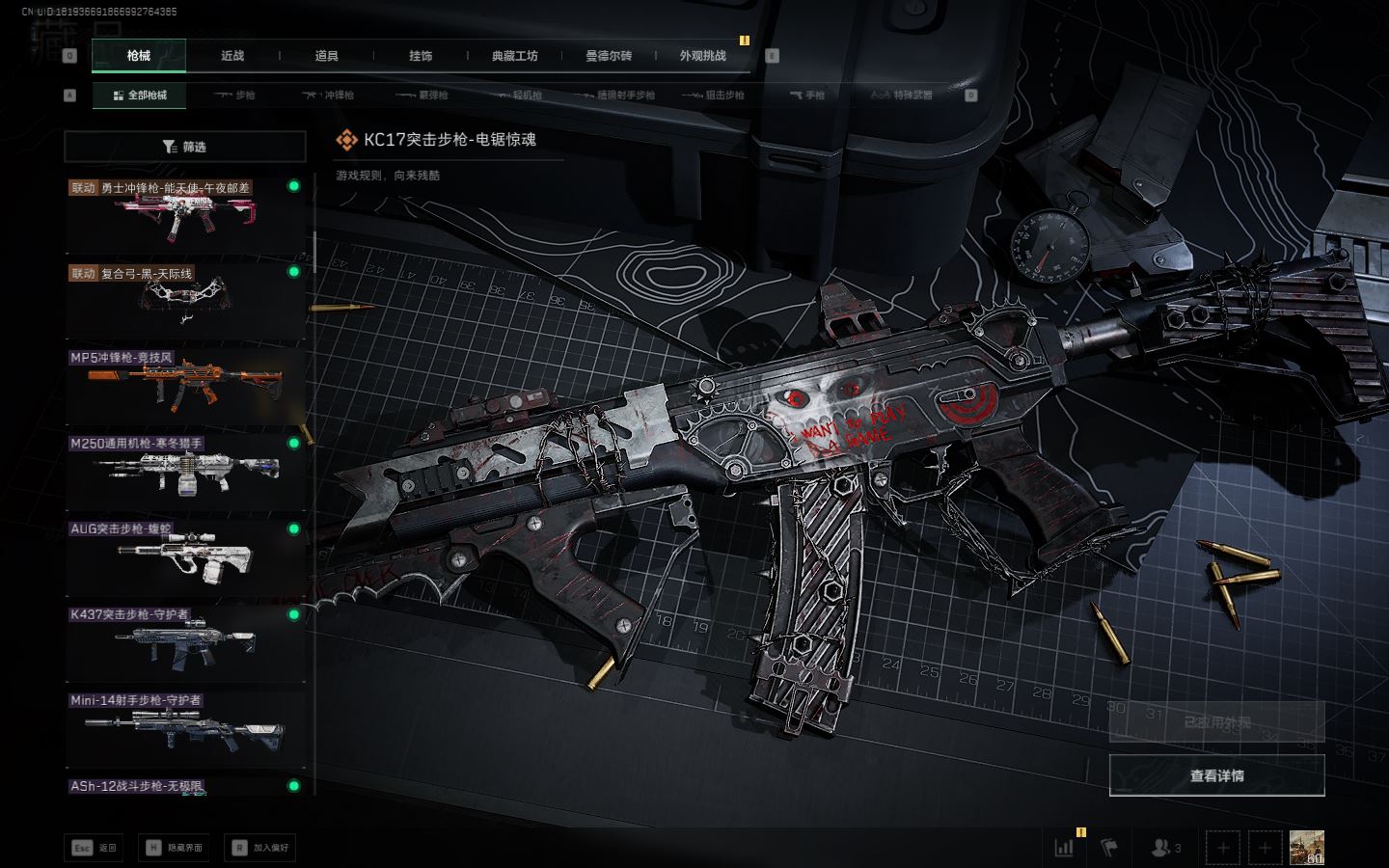This screenshot has height=868, width=1389.
Task: Open the 典藏工坊 workshop tab
Action: click(514, 56)
